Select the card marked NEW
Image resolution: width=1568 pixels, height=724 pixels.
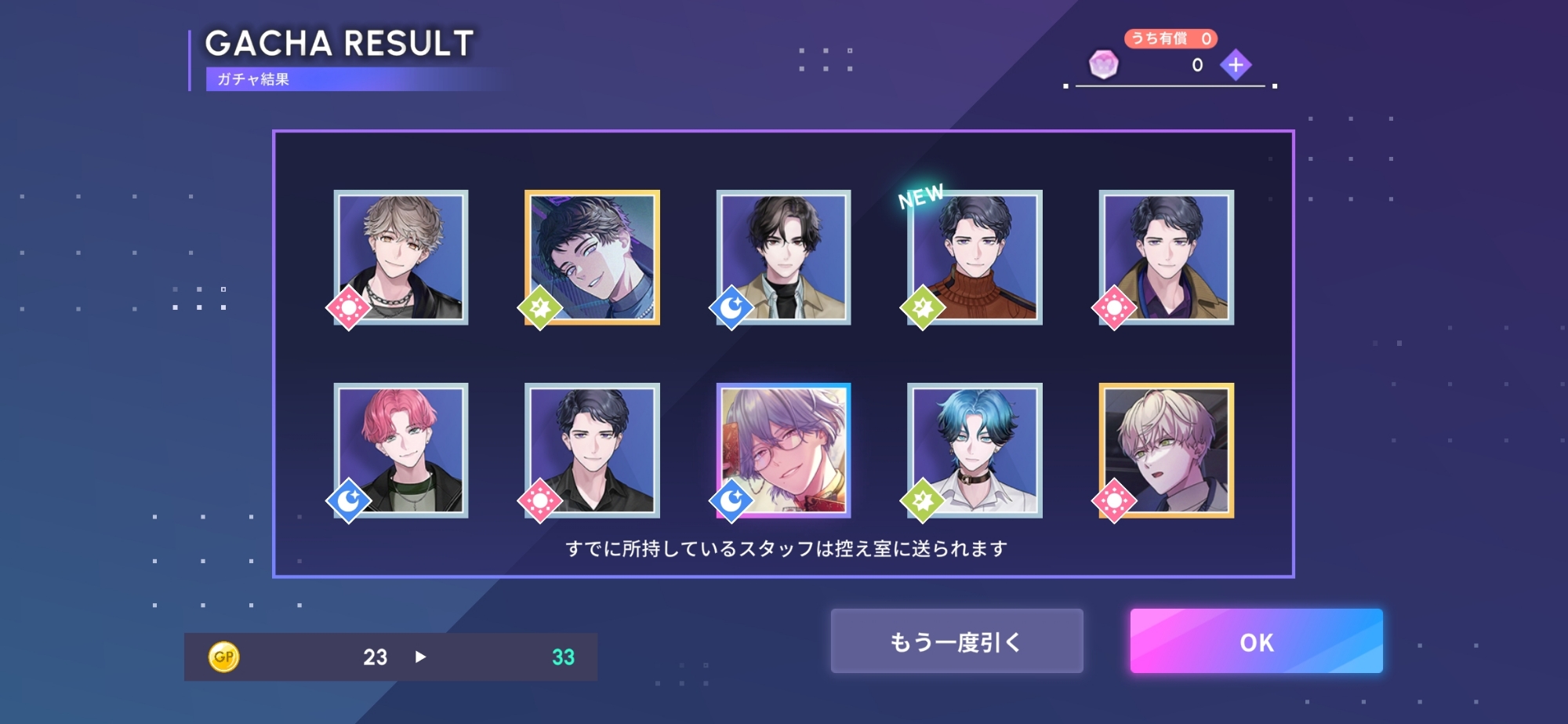(x=975, y=257)
